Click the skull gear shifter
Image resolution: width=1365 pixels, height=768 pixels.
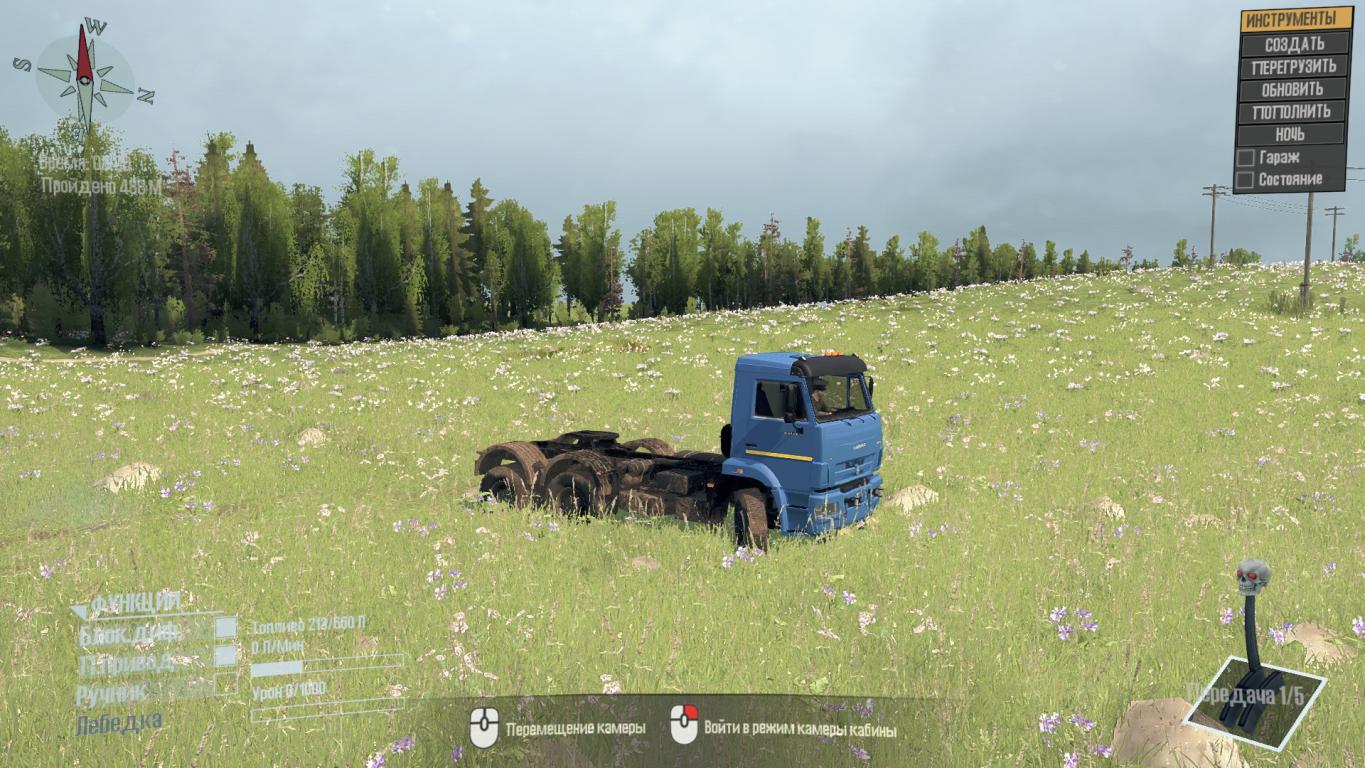(x=1253, y=578)
